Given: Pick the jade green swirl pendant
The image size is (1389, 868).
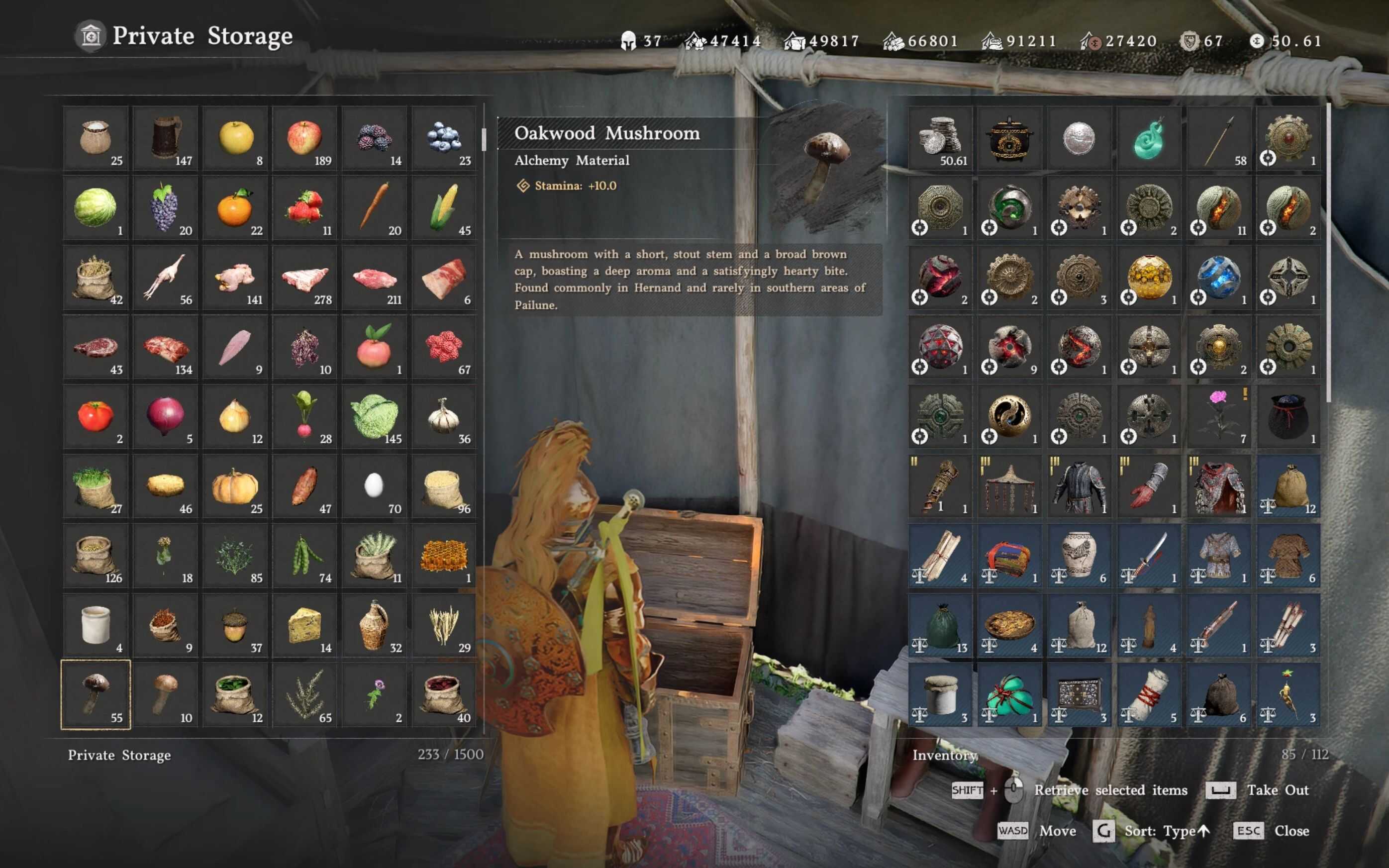Looking at the screenshot, I should 1149,138.
